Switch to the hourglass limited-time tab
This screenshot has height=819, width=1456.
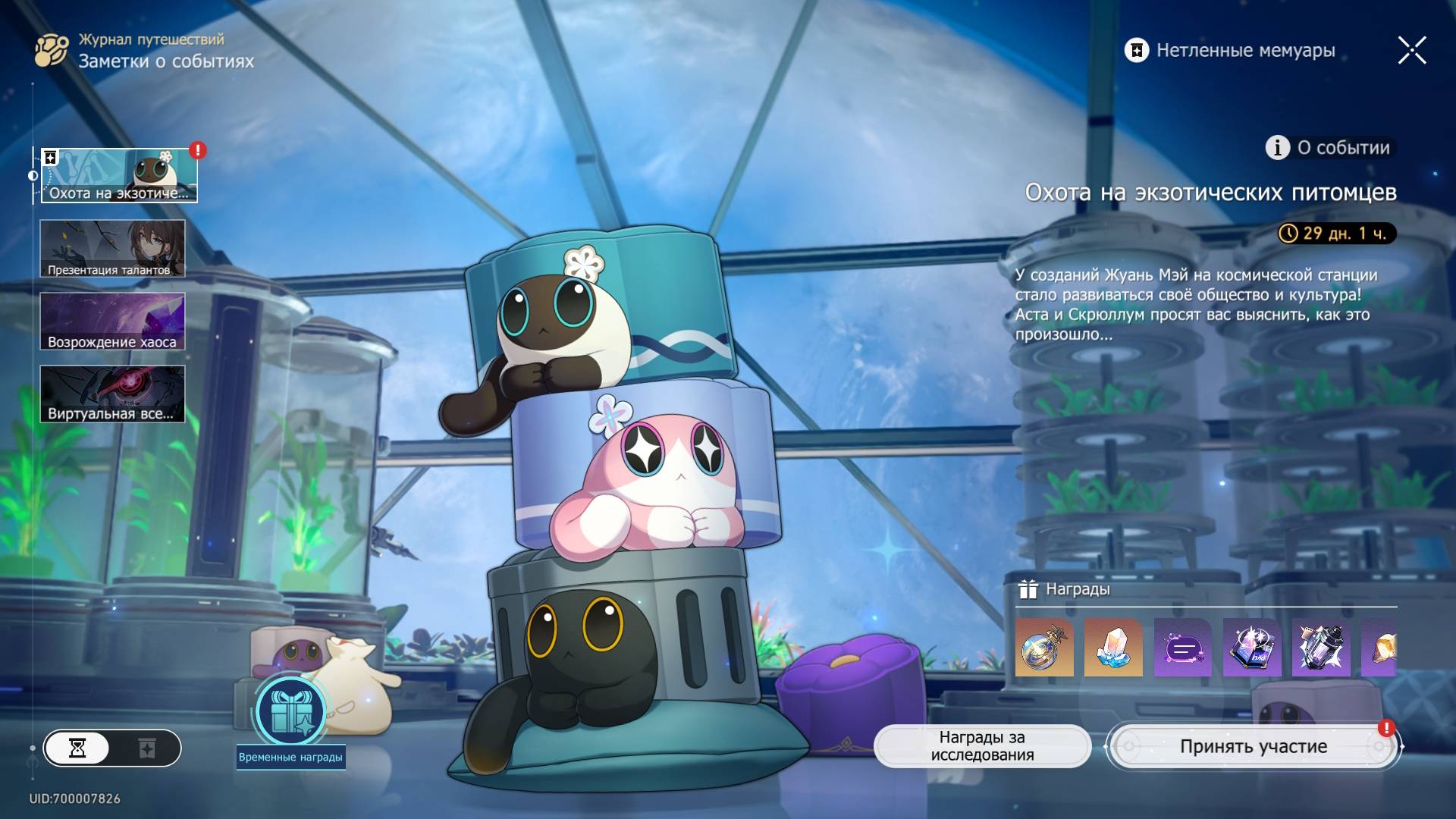click(77, 748)
